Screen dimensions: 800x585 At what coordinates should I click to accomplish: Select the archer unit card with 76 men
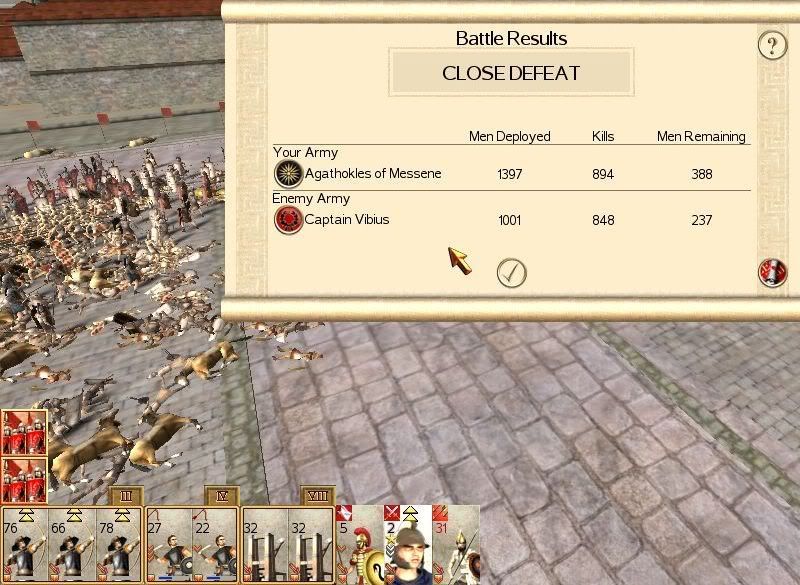click(x=22, y=546)
